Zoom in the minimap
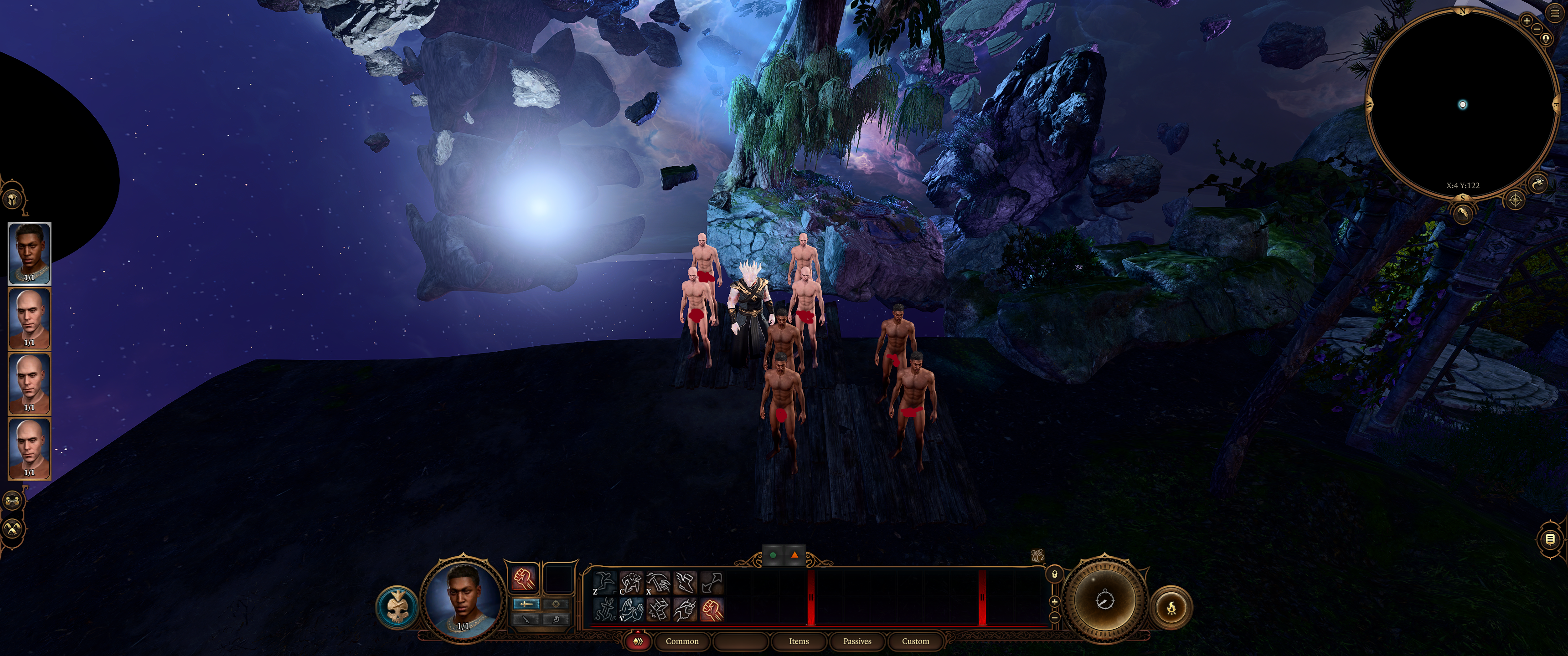 1527,20
